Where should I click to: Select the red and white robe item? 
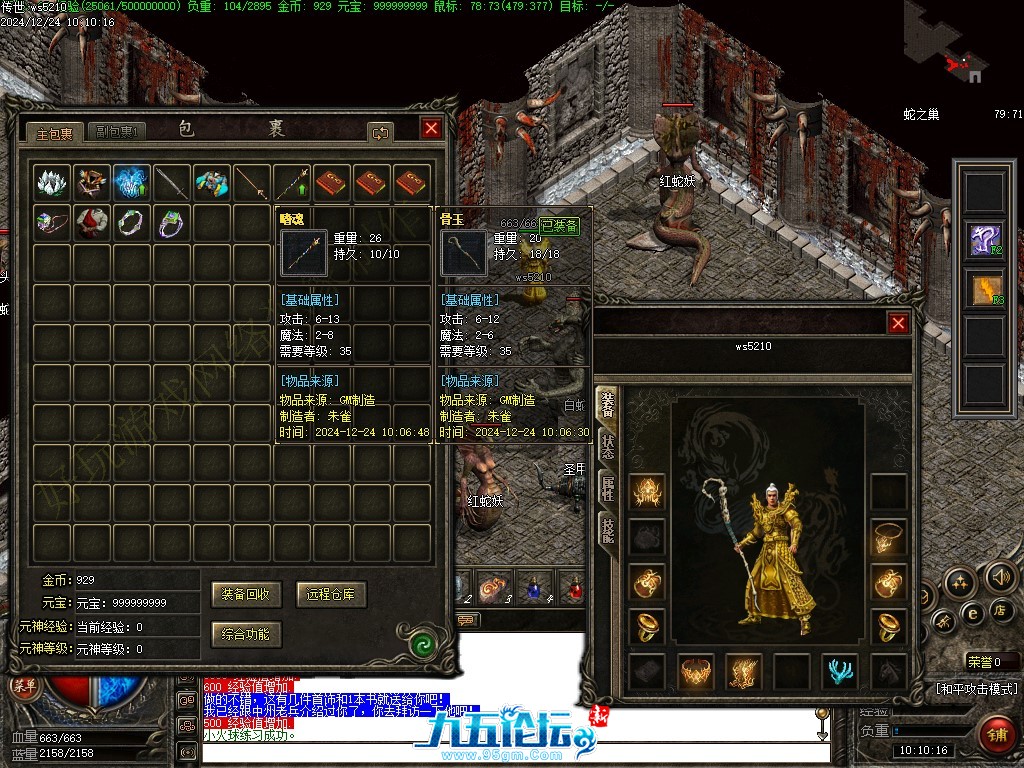point(92,222)
